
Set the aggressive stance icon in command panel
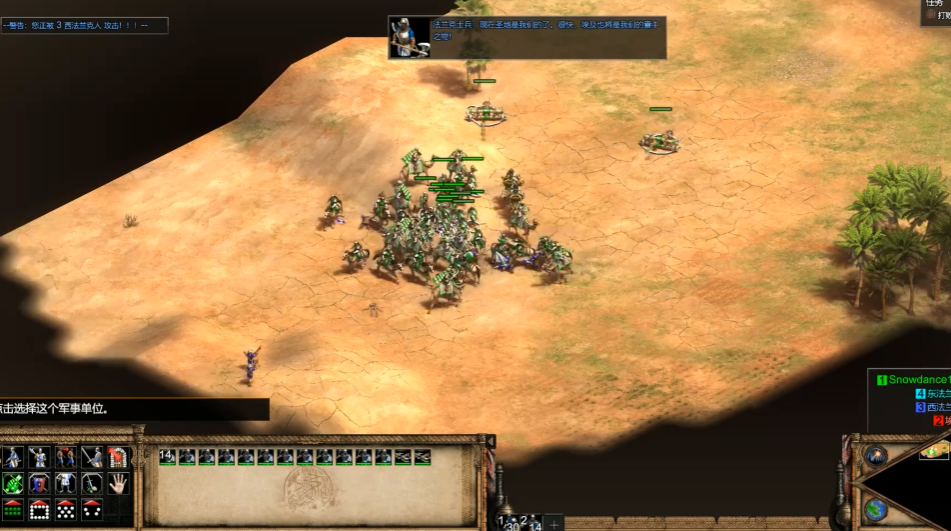[13, 458]
